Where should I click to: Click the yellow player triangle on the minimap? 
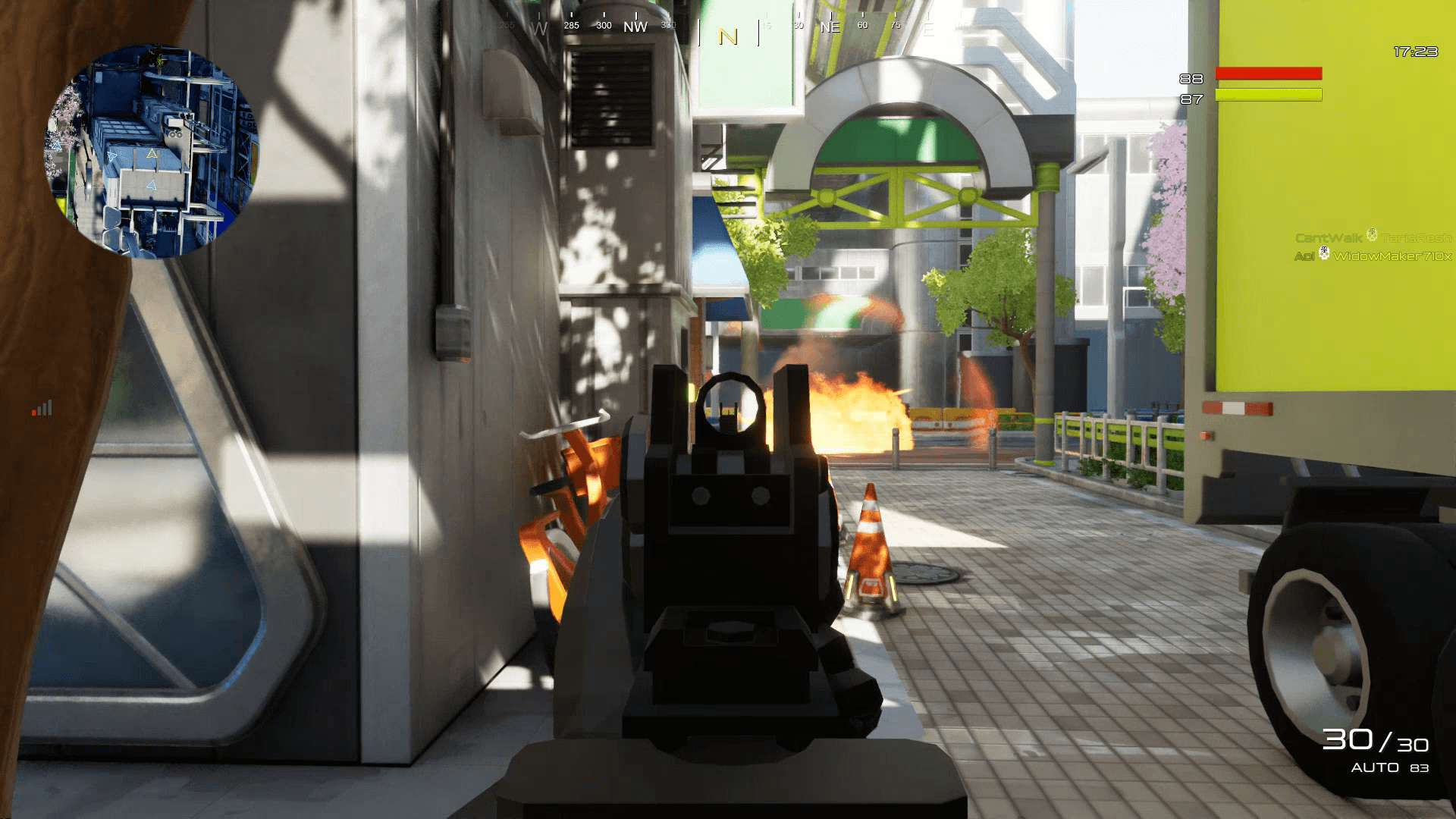click(x=154, y=152)
